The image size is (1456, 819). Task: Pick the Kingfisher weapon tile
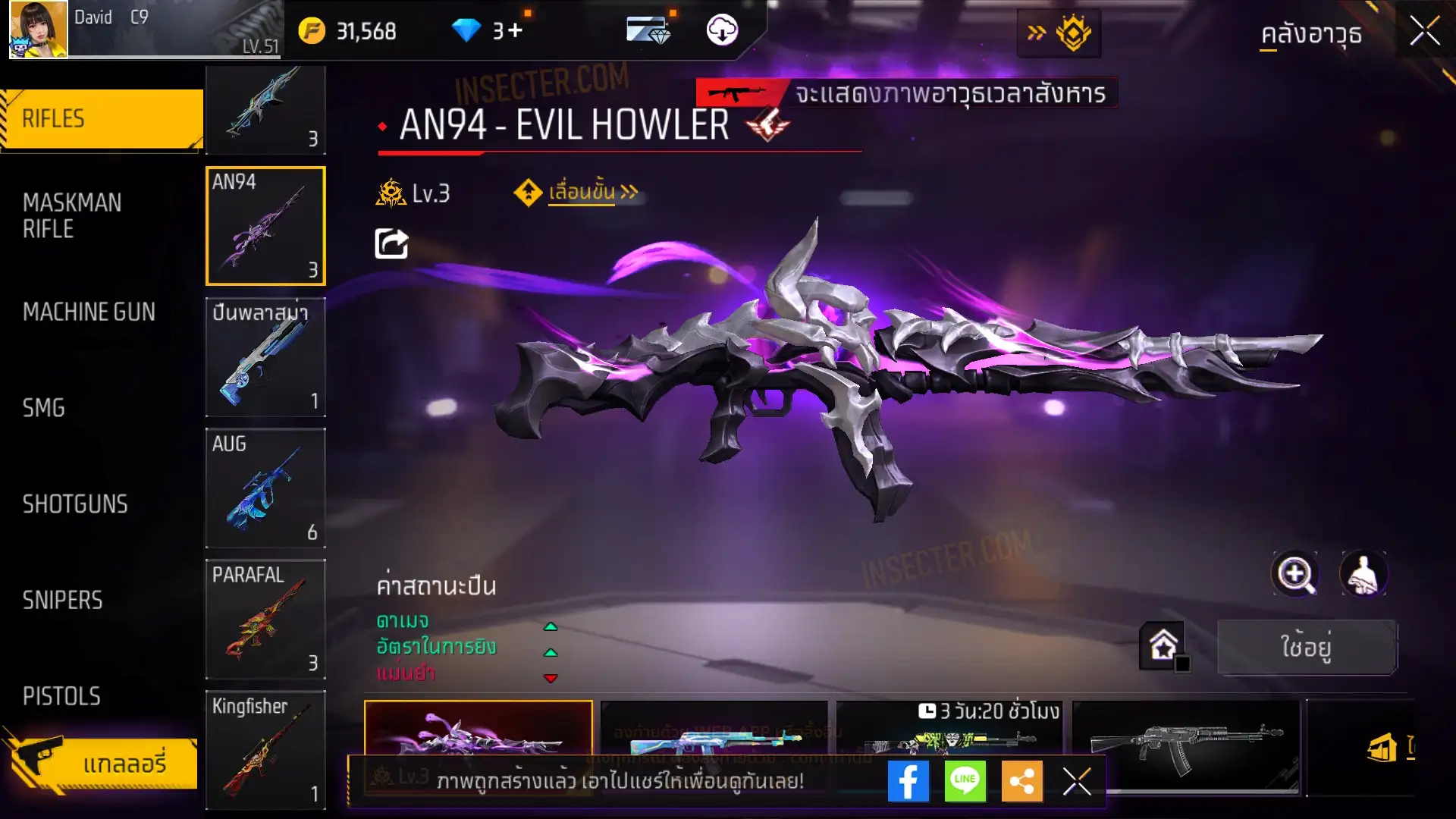[265, 749]
